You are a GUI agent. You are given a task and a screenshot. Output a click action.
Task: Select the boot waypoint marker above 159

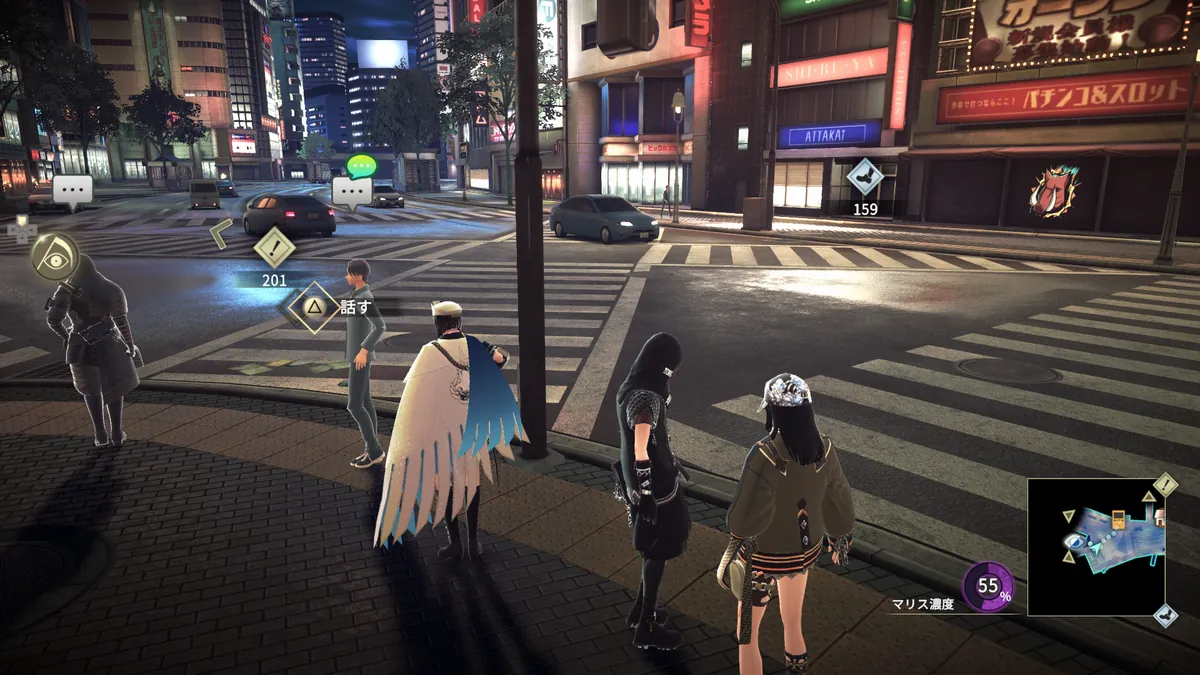pos(865,178)
